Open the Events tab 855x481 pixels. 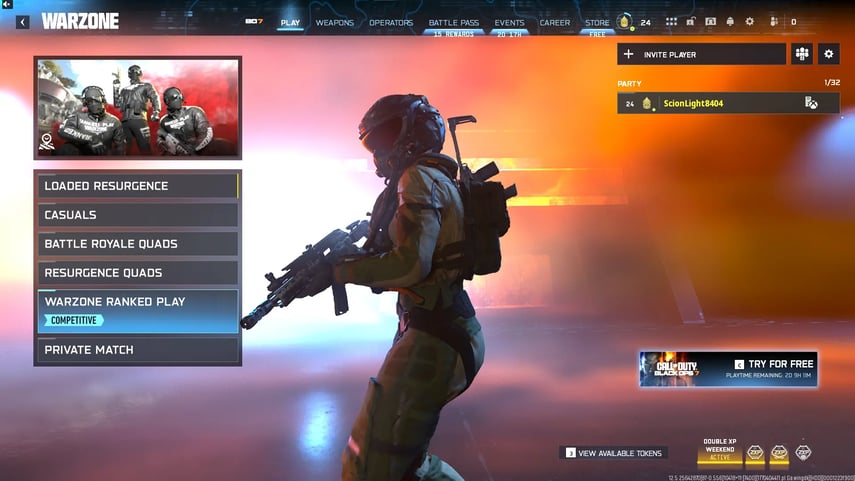(x=509, y=22)
